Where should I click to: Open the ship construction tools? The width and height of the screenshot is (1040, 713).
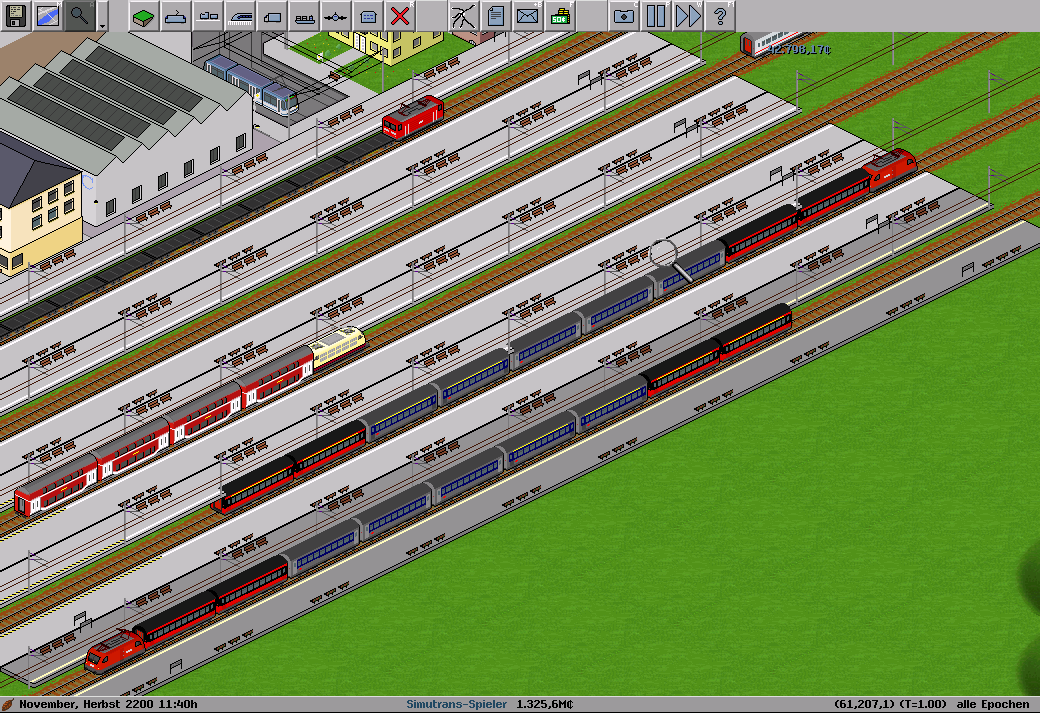[x=304, y=15]
